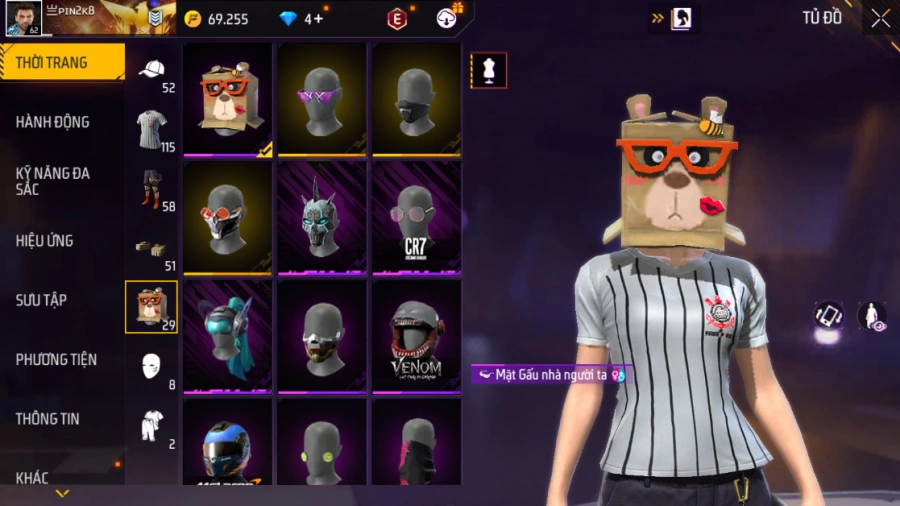Viewport: 900px width, 506px height.
Task: Close the wardrobe with the X button
Action: click(x=880, y=18)
